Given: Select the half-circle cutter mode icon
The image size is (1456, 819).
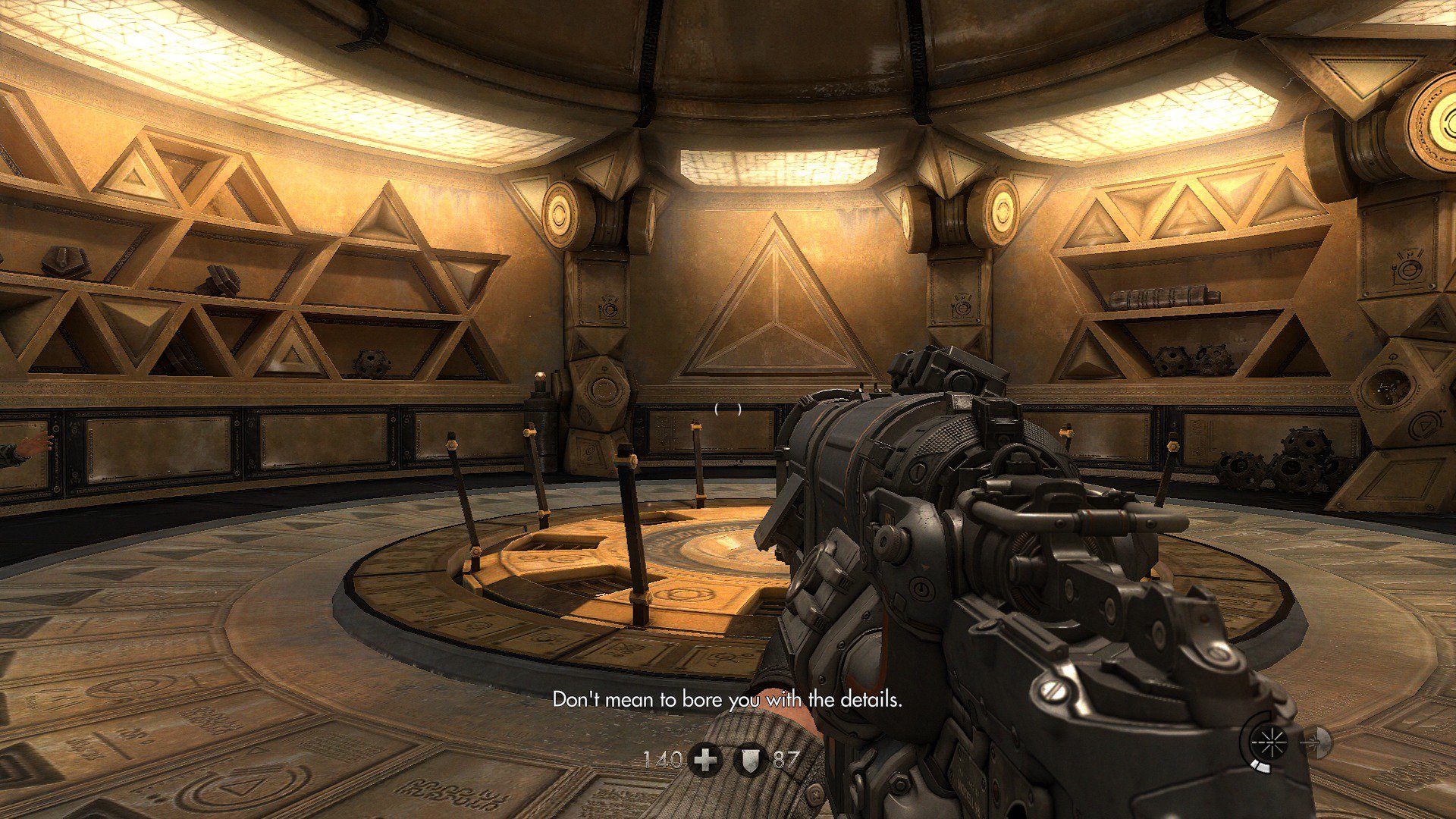Looking at the screenshot, I should pyautogui.click(x=1319, y=742).
